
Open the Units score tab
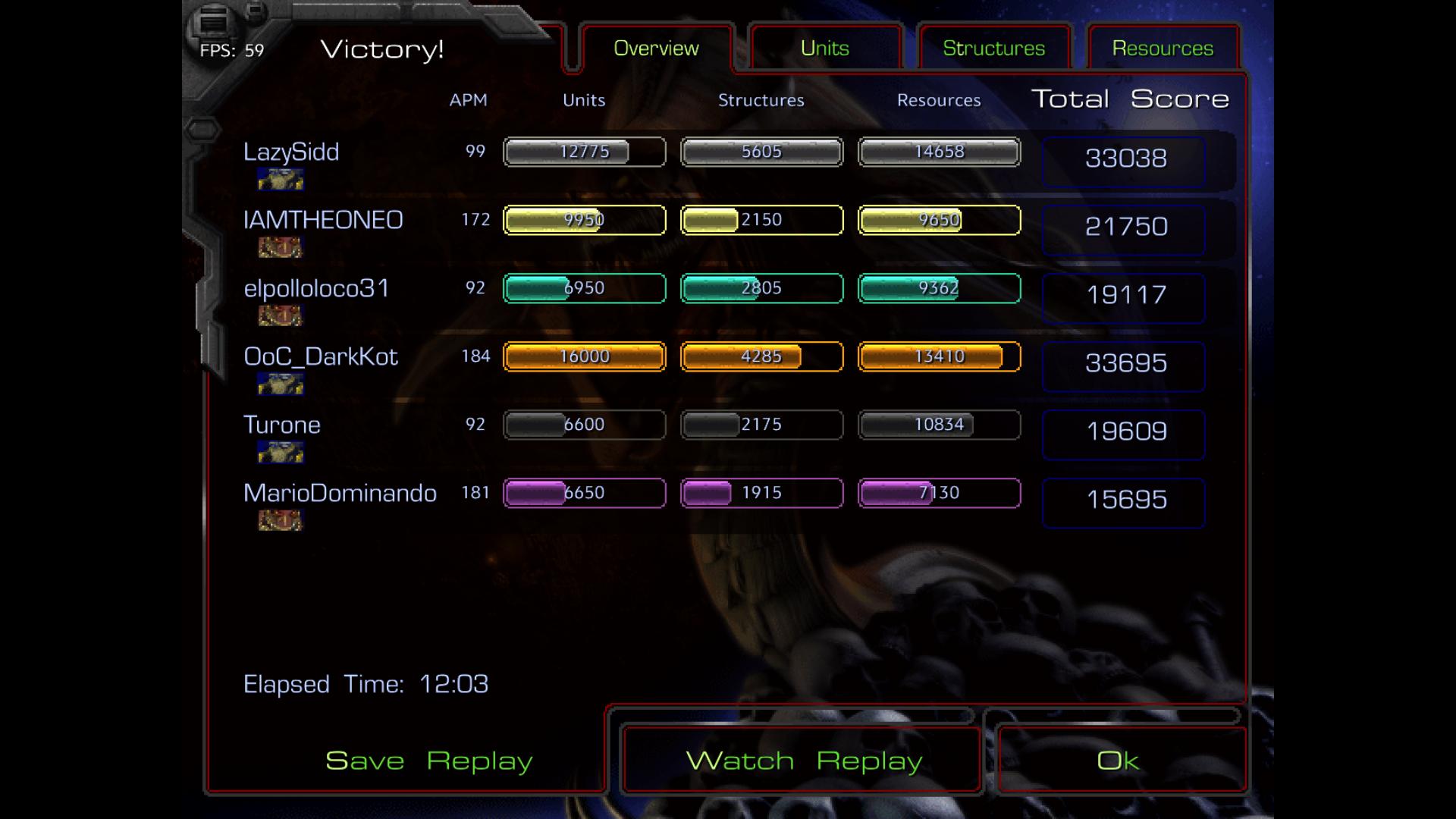click(825, 49)
